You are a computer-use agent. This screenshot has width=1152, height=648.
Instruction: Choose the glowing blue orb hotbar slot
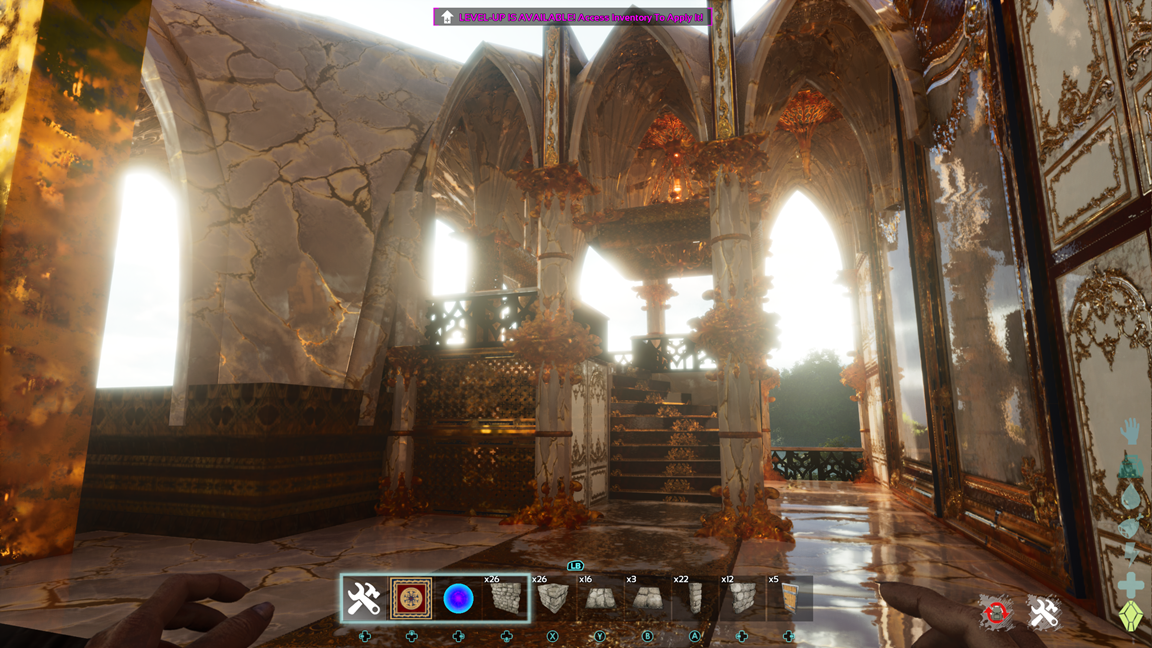pos(458,598)
